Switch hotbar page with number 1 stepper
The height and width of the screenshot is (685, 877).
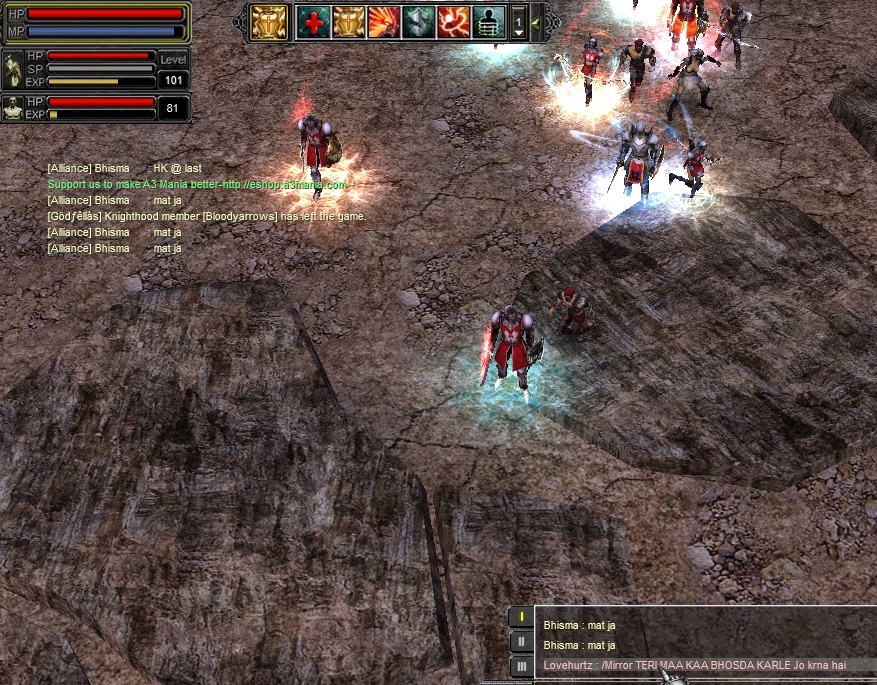pos(518,21)
